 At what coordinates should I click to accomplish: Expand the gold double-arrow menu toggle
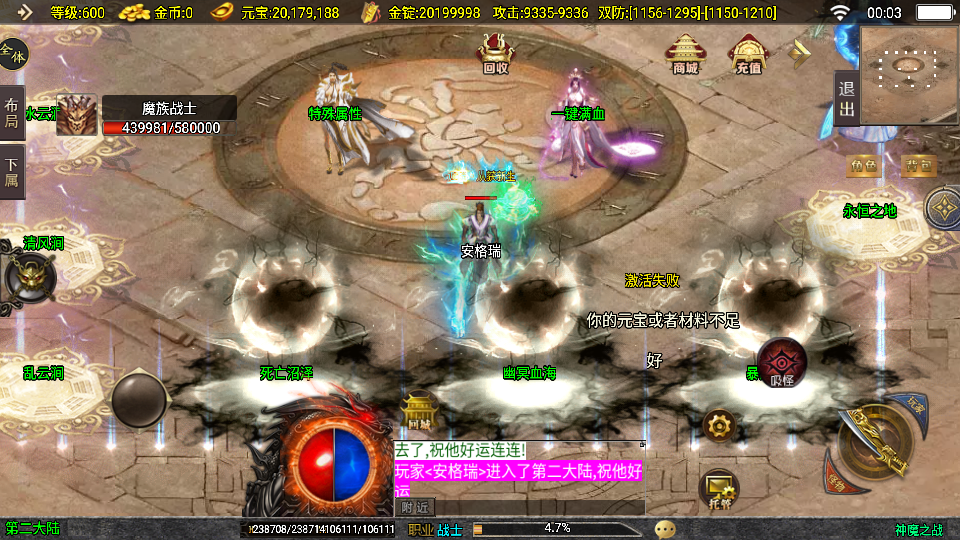[x=802, y=53]
